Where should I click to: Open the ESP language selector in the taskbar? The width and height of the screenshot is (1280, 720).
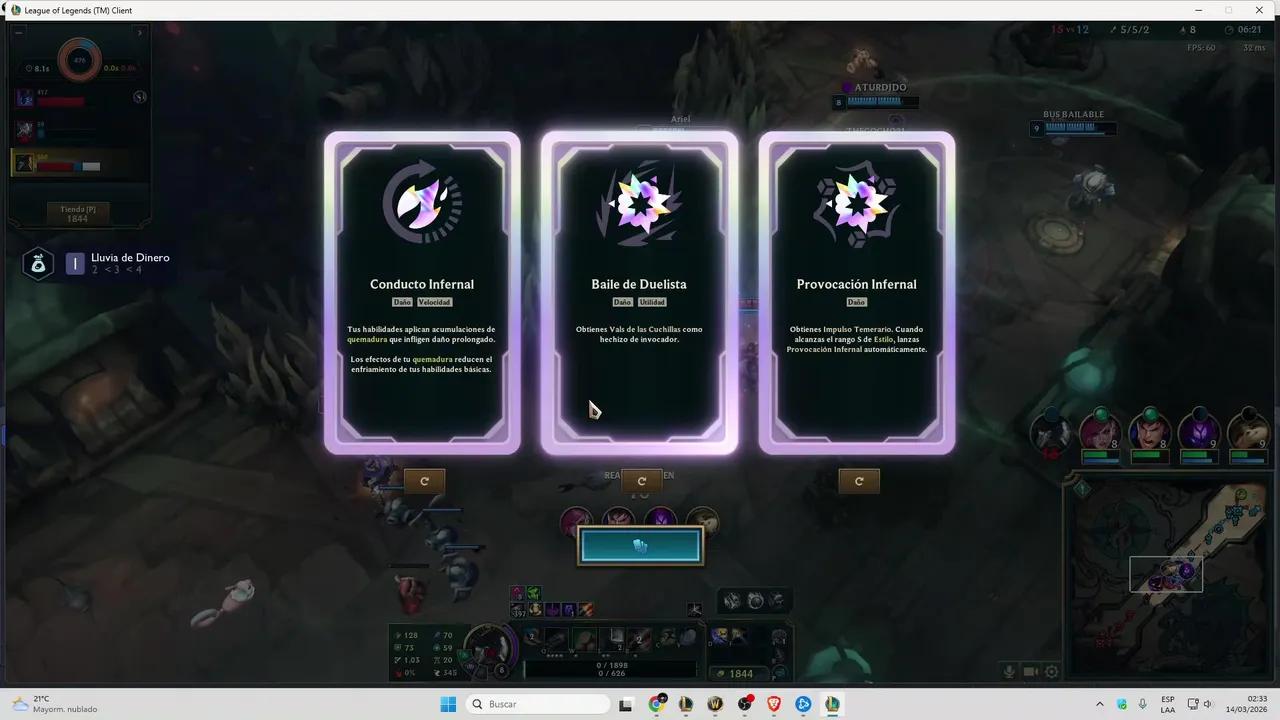1167,703
